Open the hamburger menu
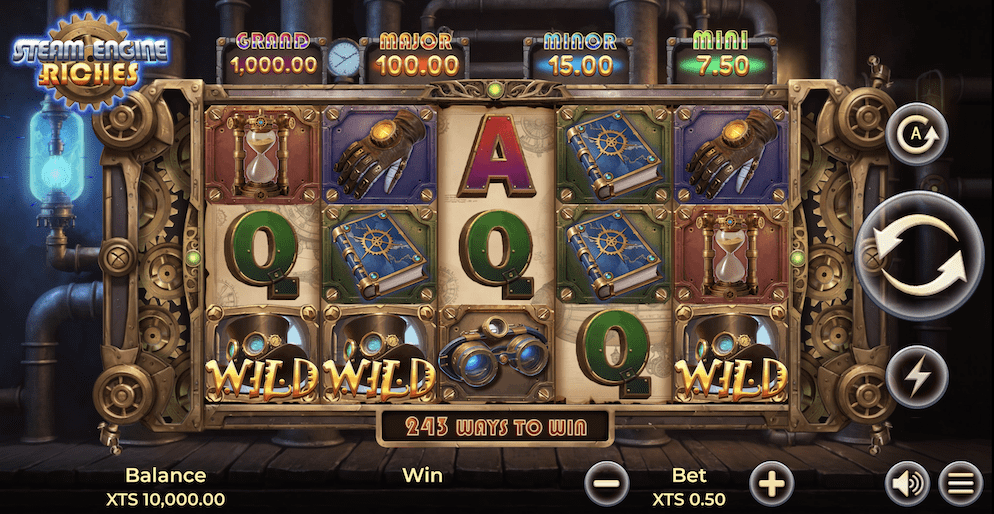The image size is (994, 514). tap(961, 485)
